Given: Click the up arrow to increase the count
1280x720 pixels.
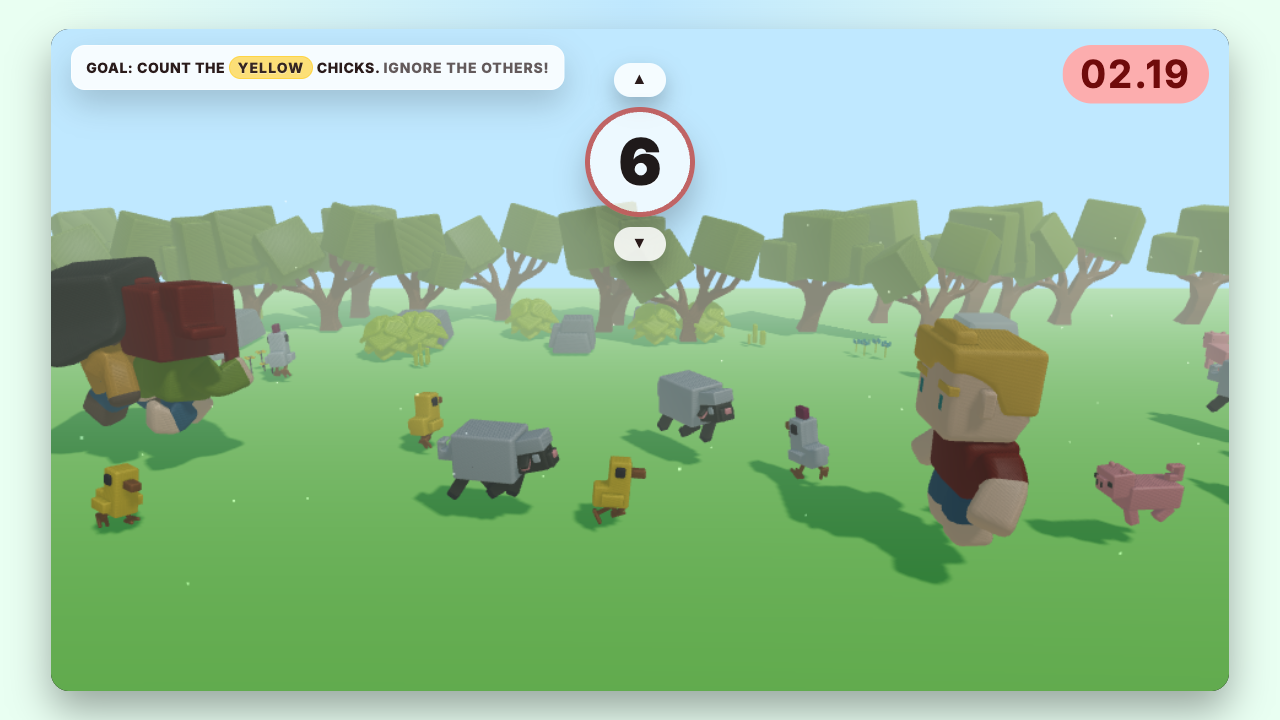Looking at the screenshot, I should pyautogui.click(x=640, y=79).
